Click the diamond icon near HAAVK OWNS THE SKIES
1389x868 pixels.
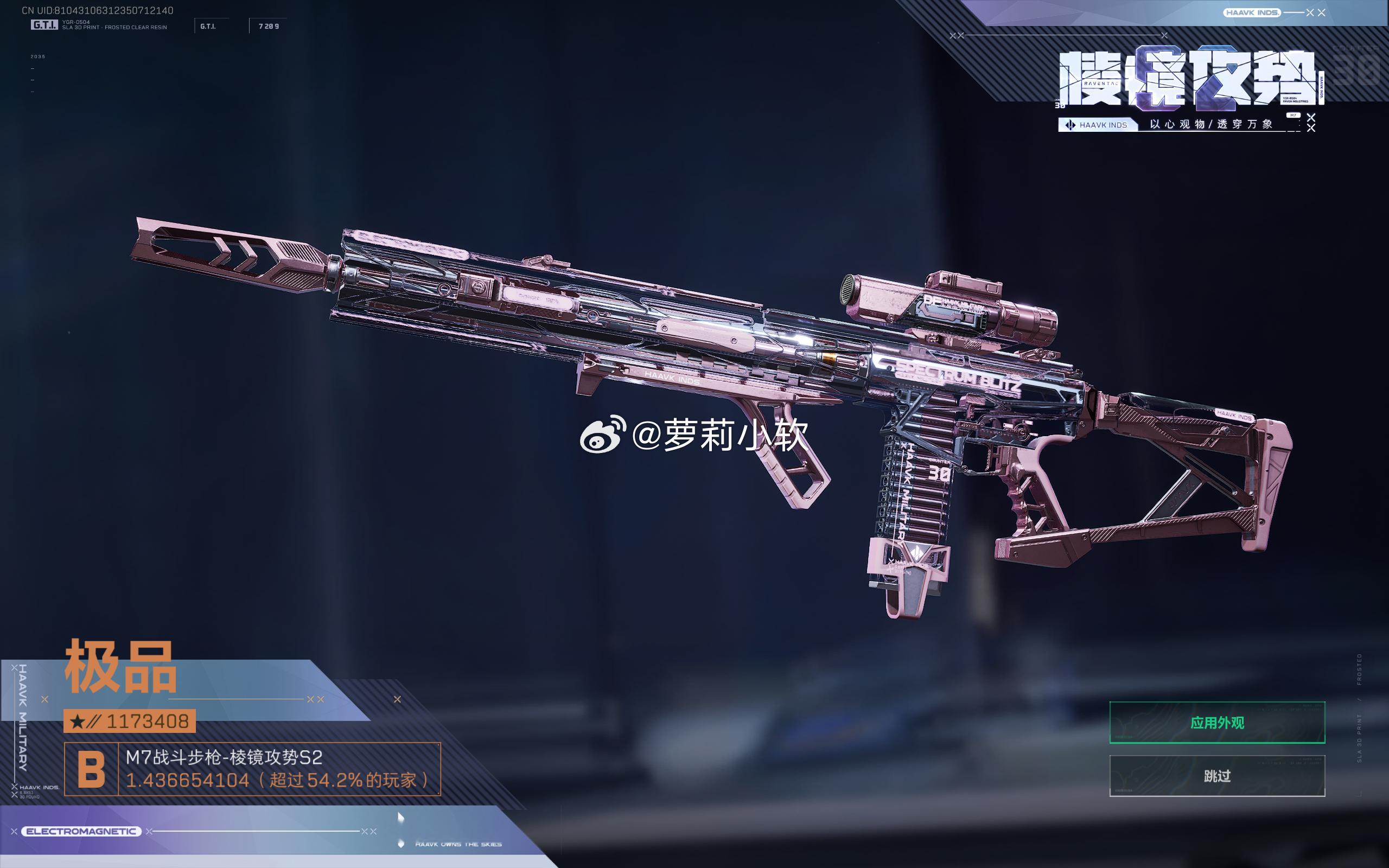[400, 844]
